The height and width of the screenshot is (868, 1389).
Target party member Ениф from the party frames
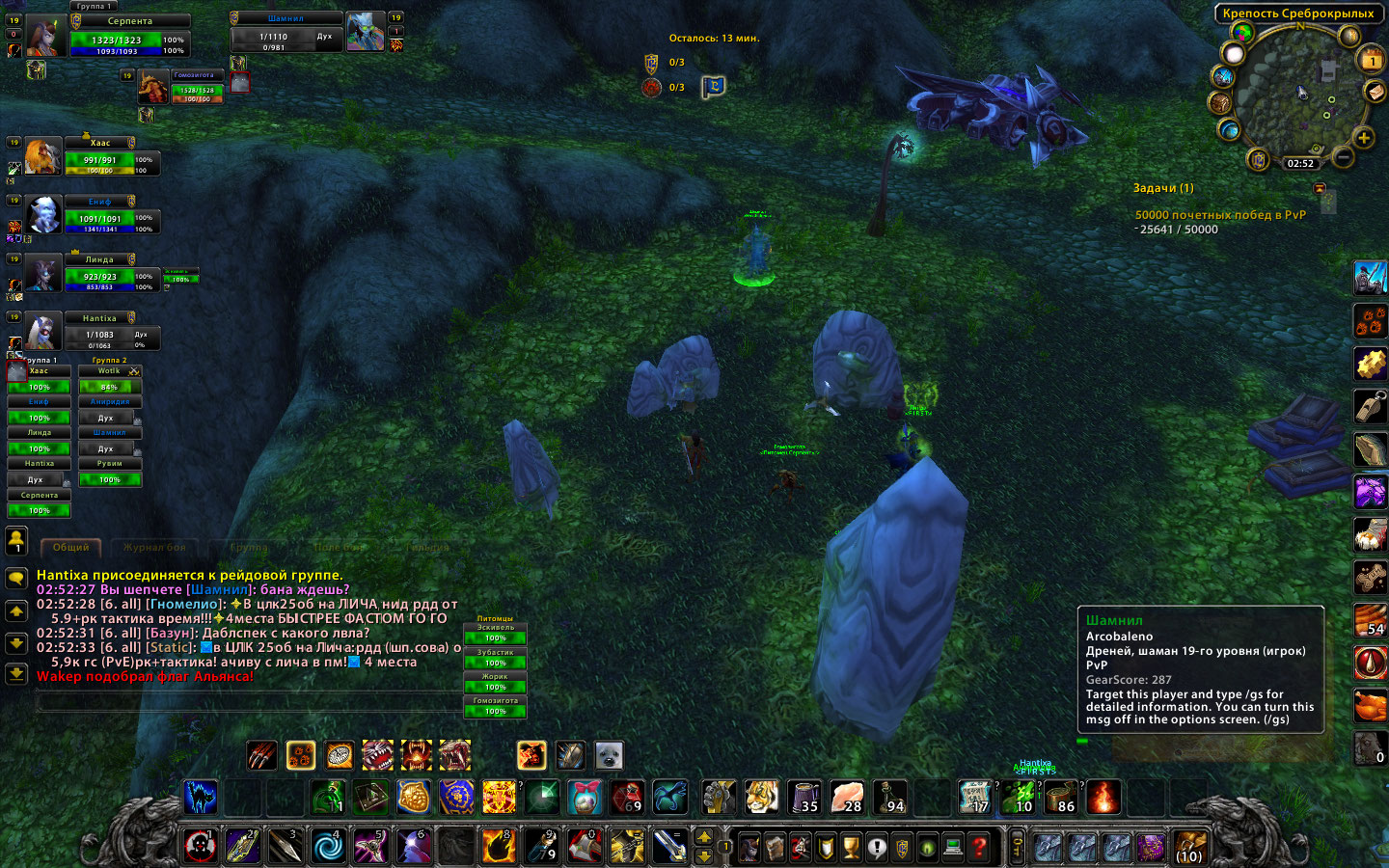[42, 215]
